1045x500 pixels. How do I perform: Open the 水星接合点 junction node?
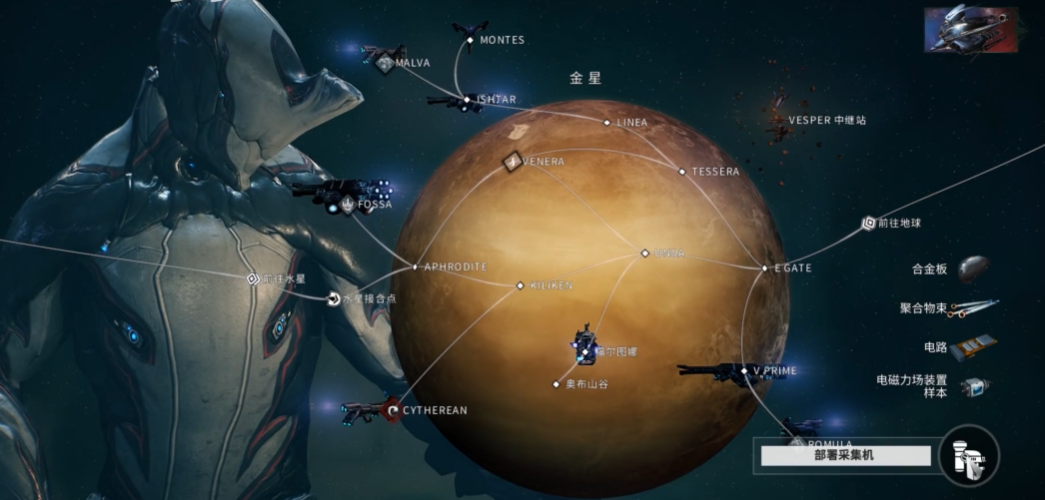[333, 298]
